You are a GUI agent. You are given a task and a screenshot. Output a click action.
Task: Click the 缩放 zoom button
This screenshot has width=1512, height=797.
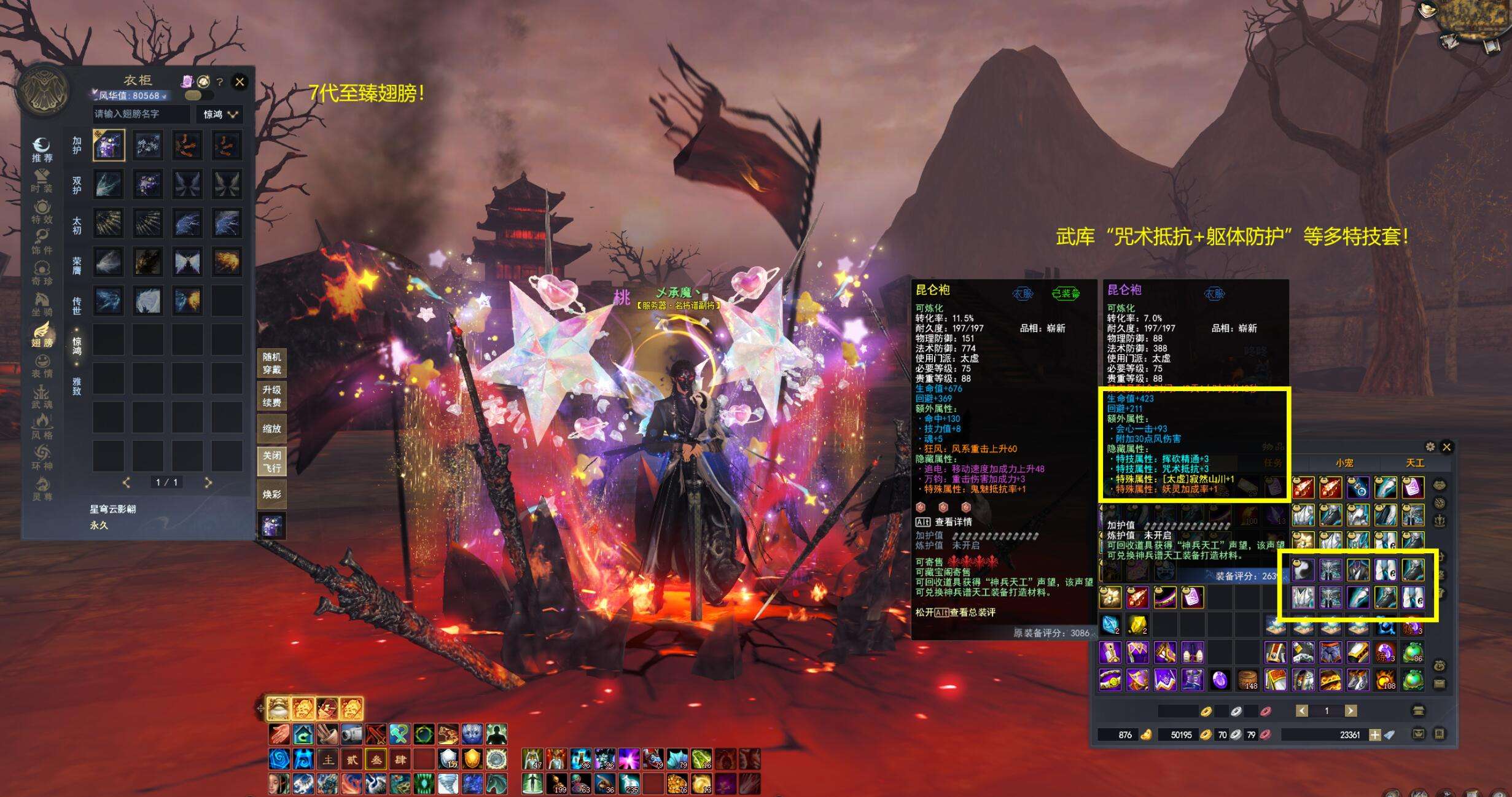click(271, 429)
